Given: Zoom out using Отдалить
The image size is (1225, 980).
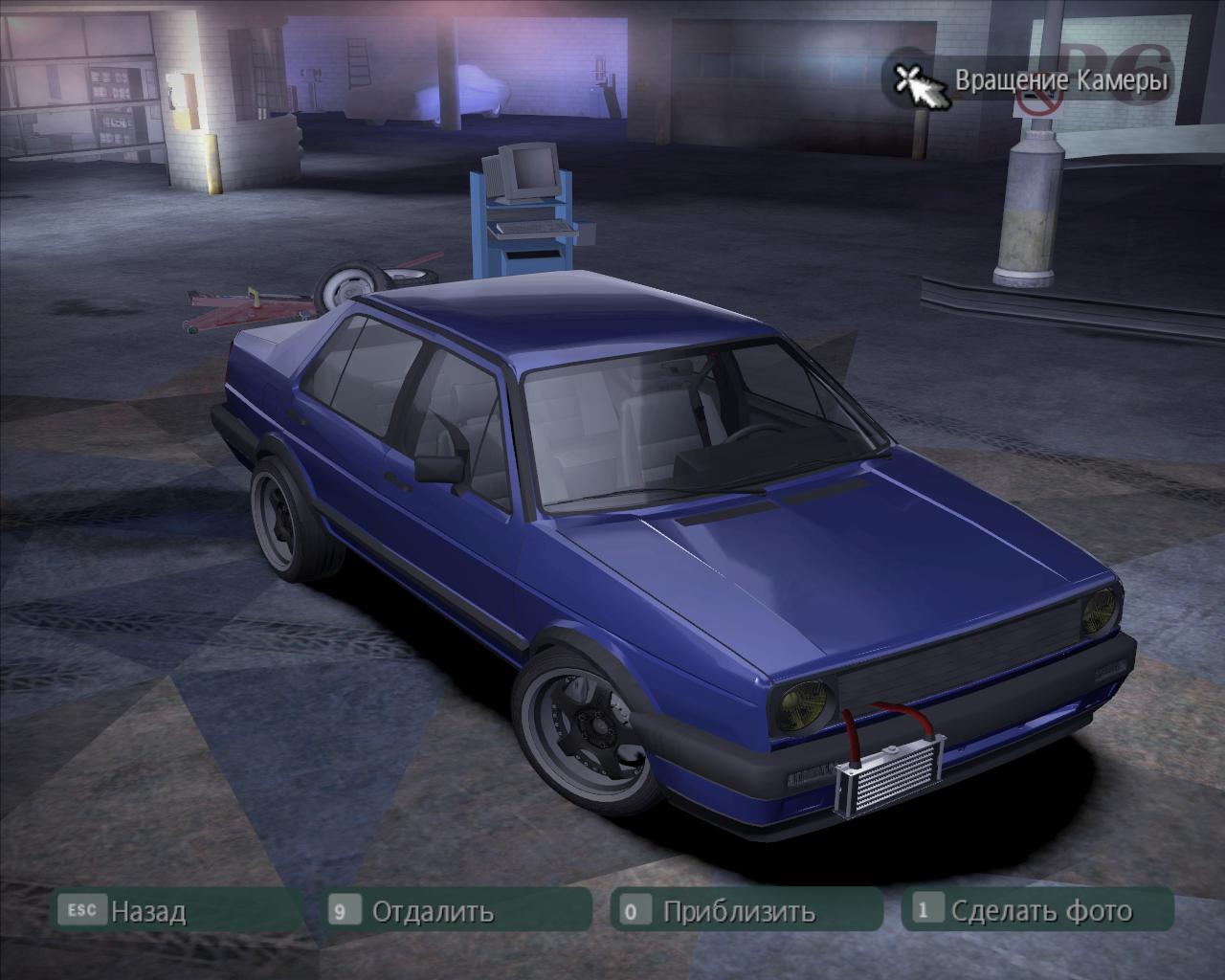Looking at the screenshot, I should tap(433, 910).
